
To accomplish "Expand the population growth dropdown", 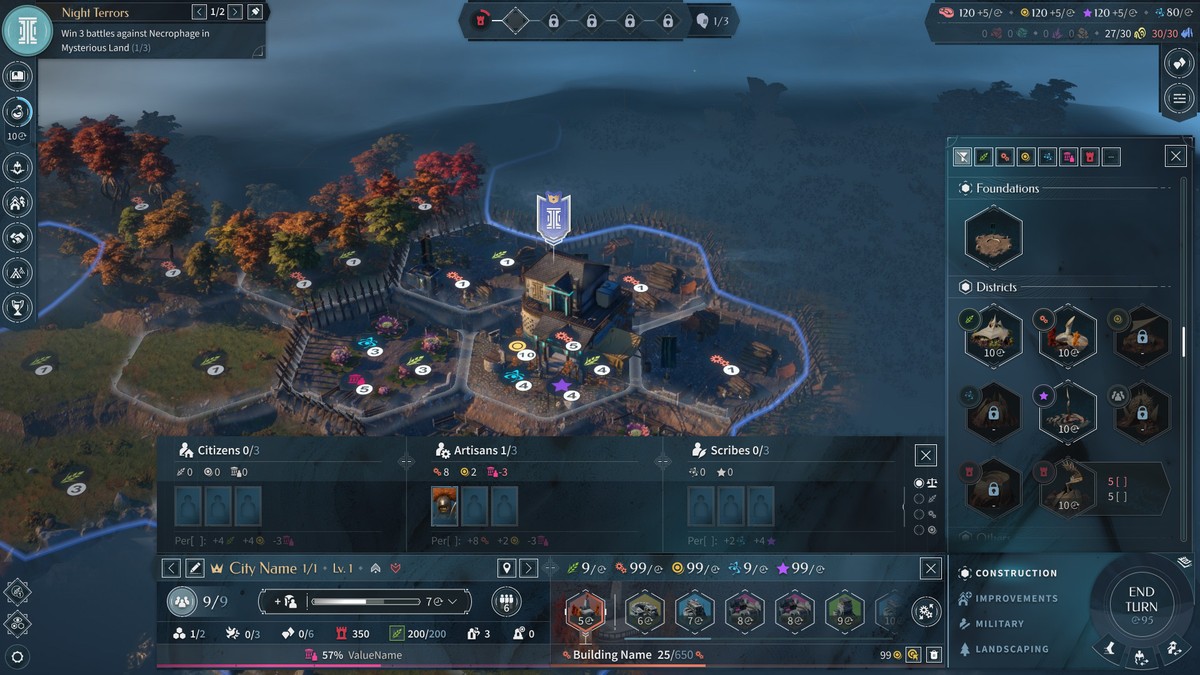I will click(x=453, y=602).
